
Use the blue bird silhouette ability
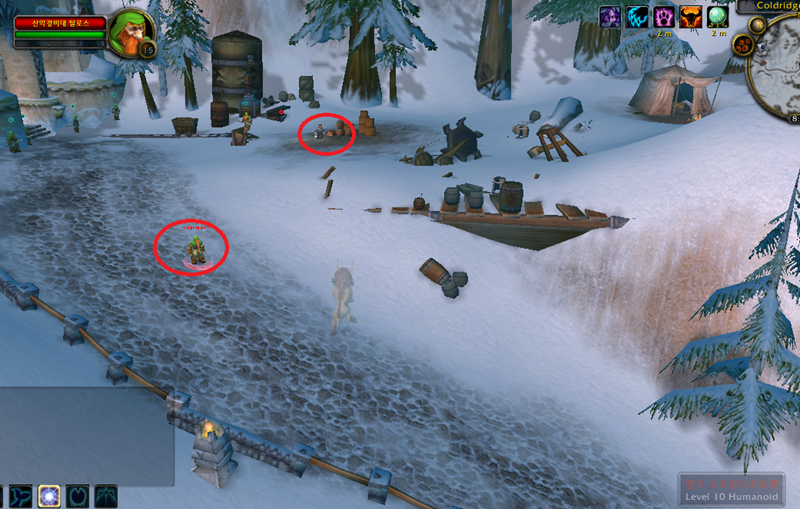(20, 496)
